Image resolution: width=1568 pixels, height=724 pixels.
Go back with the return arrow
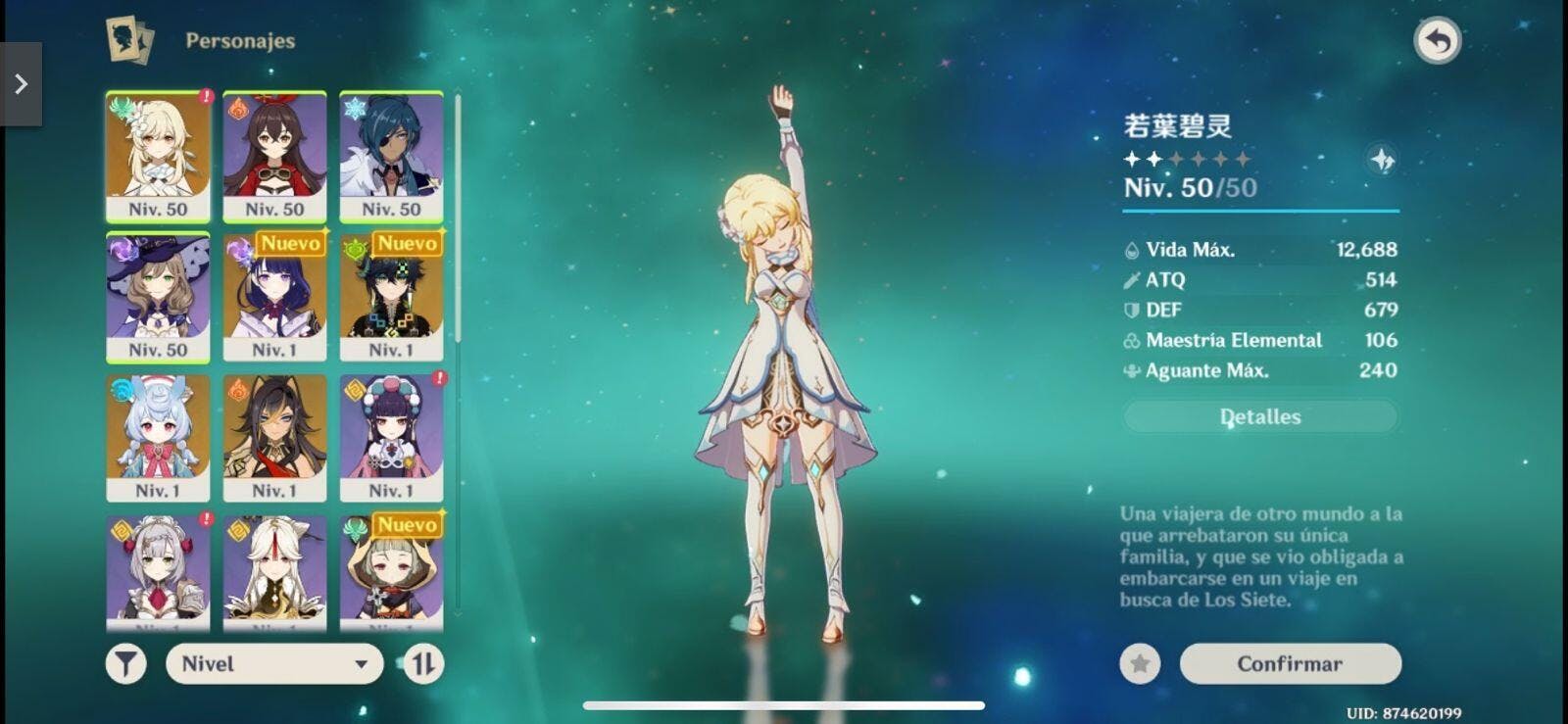pyautogui.click(x=1437, y=41)
